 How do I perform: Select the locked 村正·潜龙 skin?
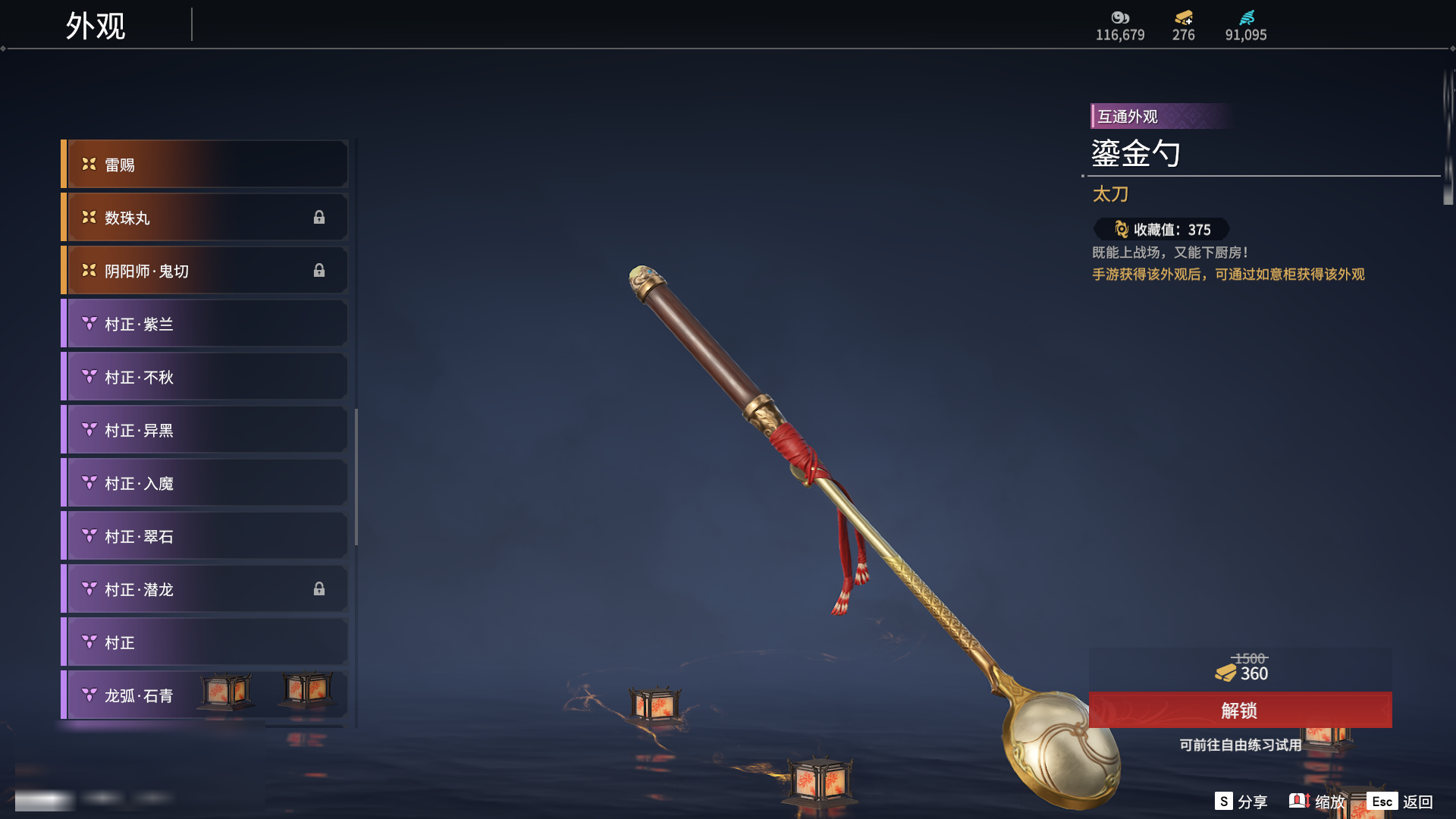pyautogui.click(x=205, y=589)
